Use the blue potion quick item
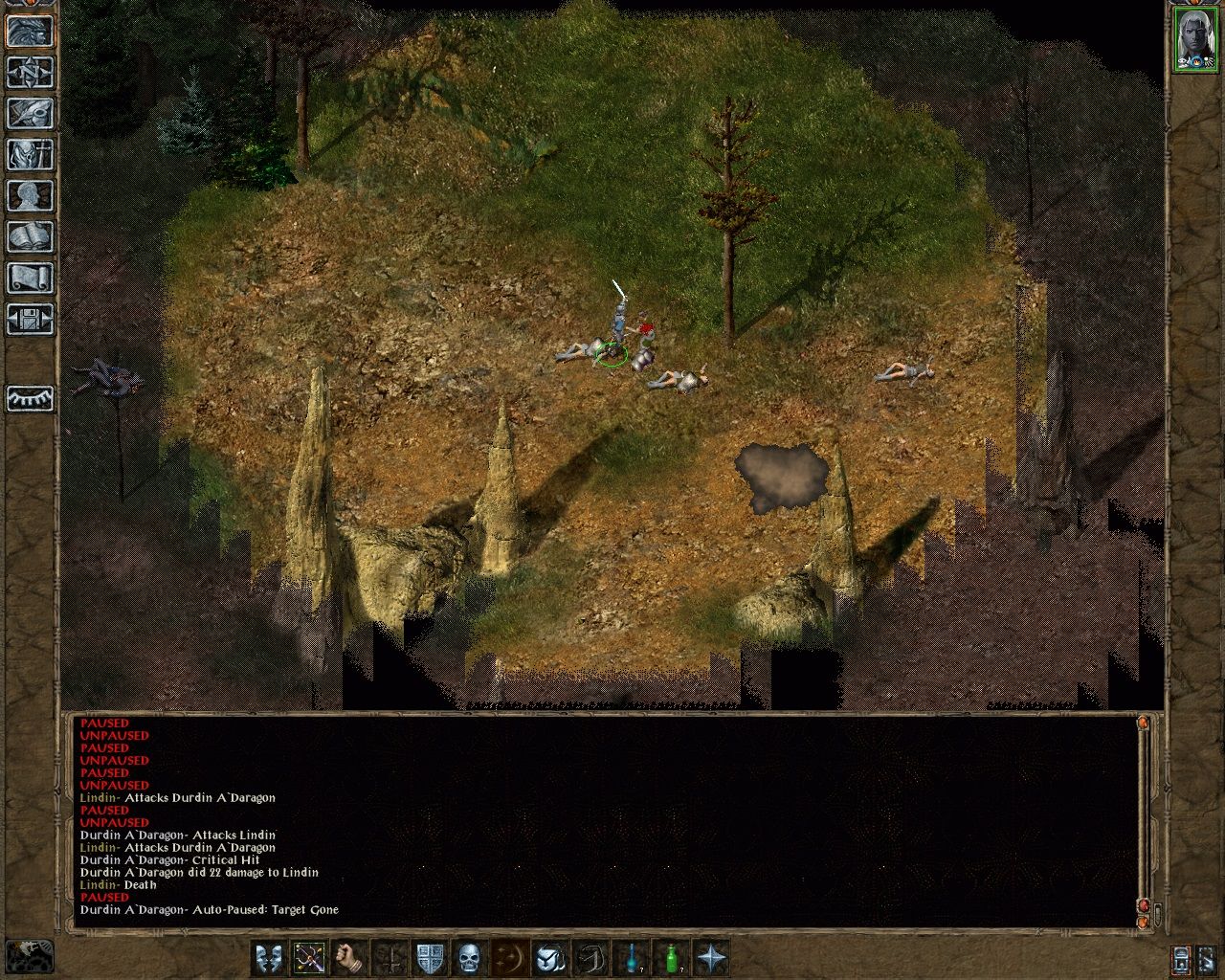This screenshot has height=980, width=1225. click(x=632, y=958)
